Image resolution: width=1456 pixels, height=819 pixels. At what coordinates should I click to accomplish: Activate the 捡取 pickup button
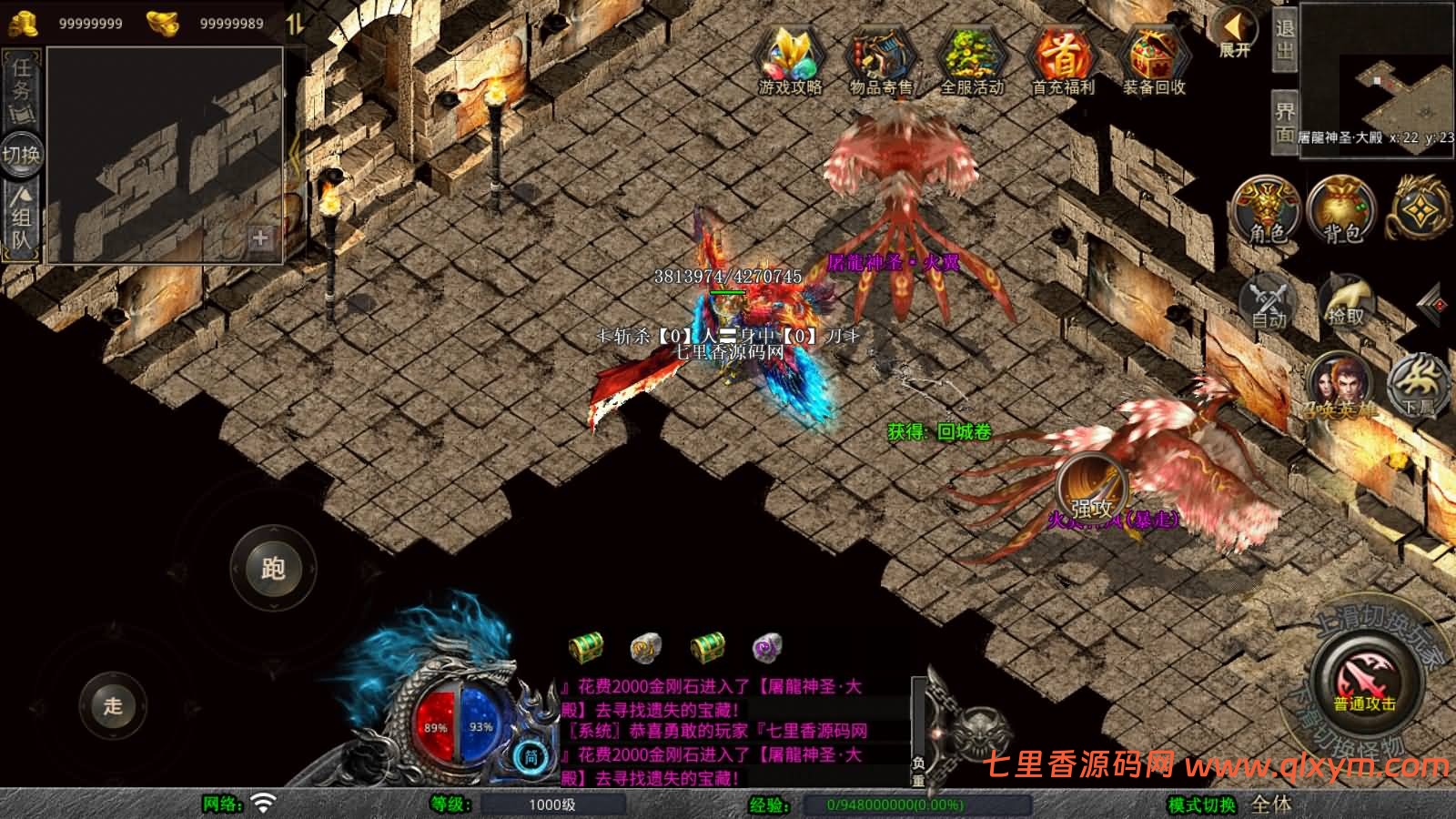coord(1346,300)
